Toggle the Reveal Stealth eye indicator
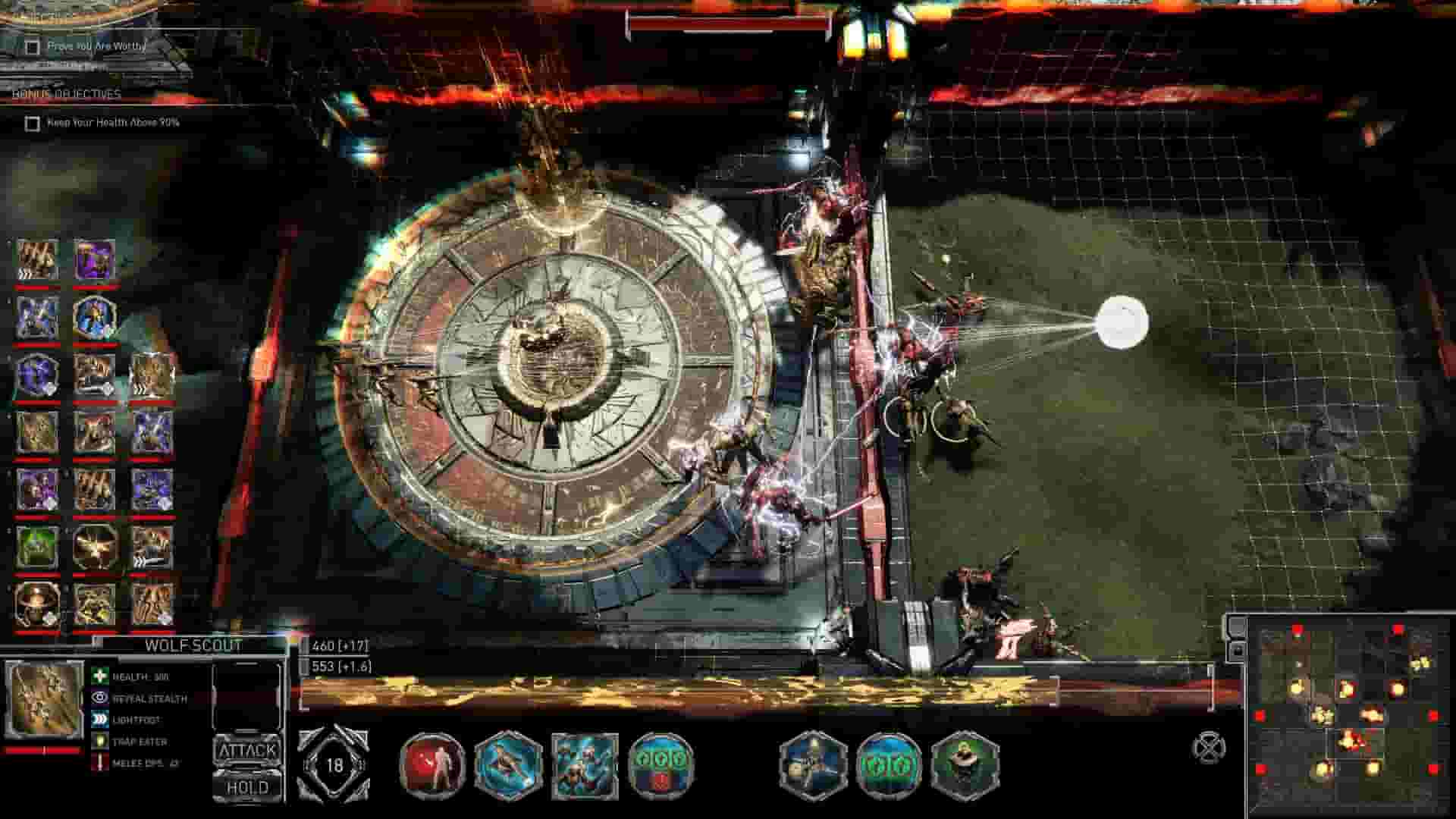 pyautogui.click(x=99, y=699)
